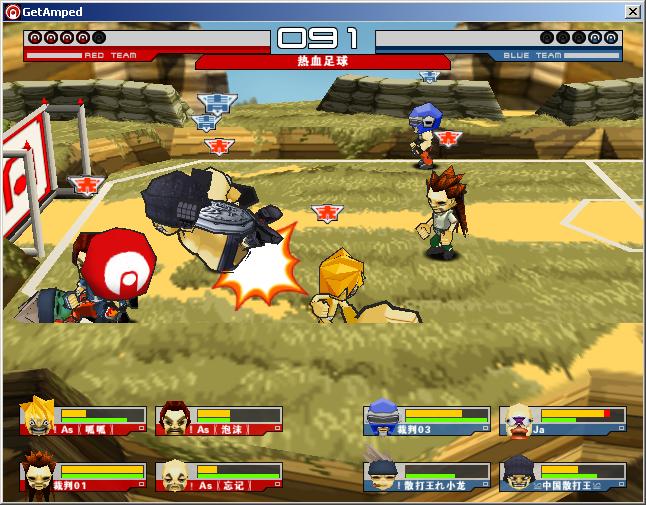Select the As 呱呱 player panel
The height and width of the screenshot is (505, 646).
coord(83,420)
